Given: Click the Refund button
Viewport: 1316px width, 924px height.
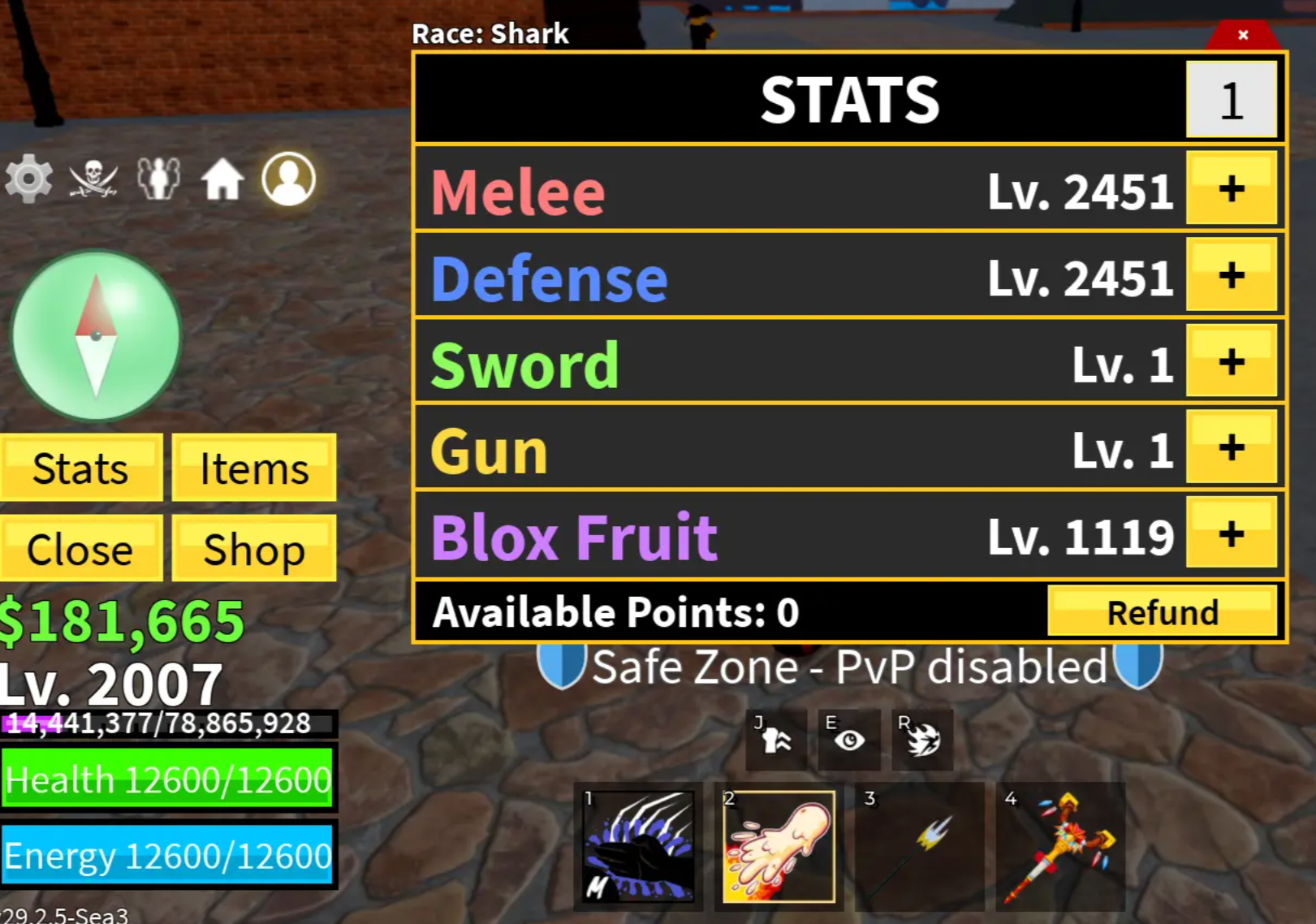Looking at the screenshot, I should click(x=1164, y=612).
